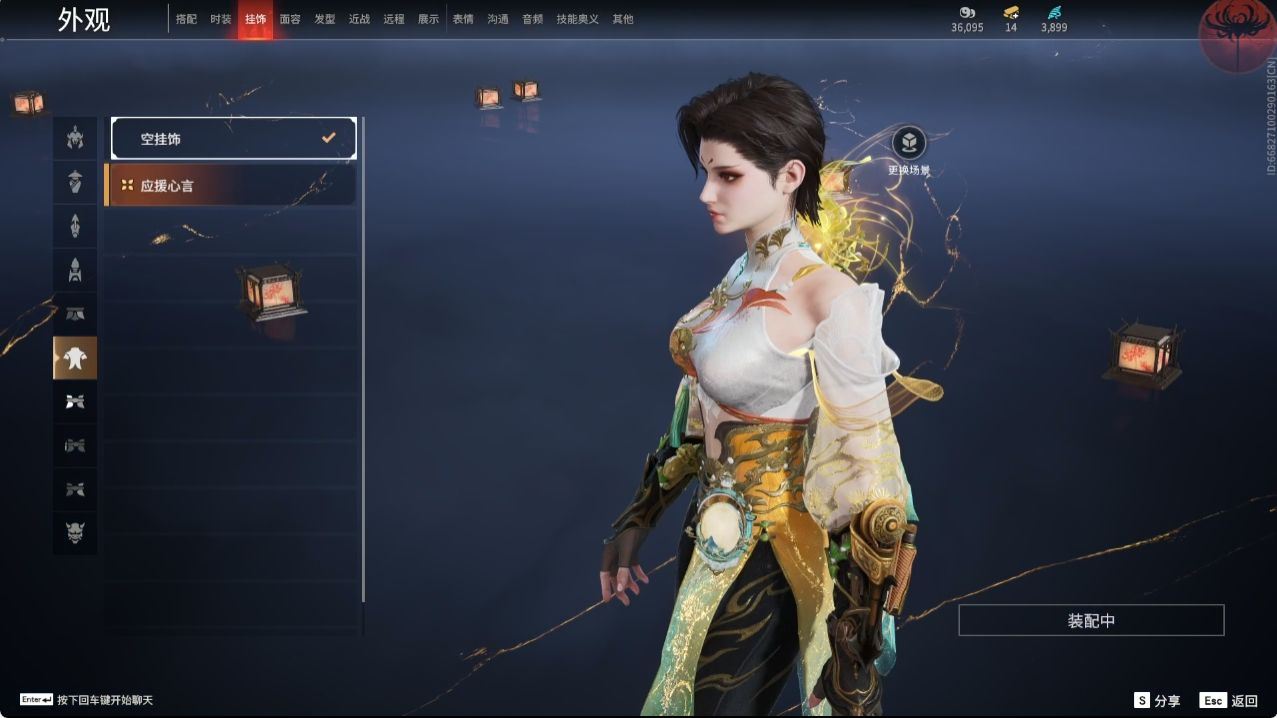Select the oni mask accessory category

(x=75, y=534)
